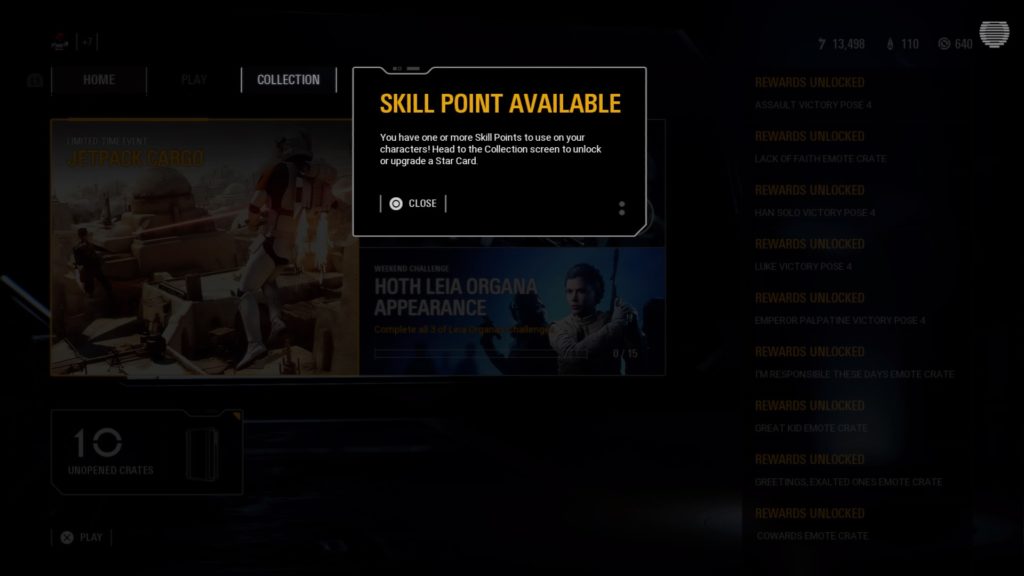Screen dimensions: 1024x576
Task: Select the Hoth Leia Organa Appearance challenge
Action: tap(511, 310)
